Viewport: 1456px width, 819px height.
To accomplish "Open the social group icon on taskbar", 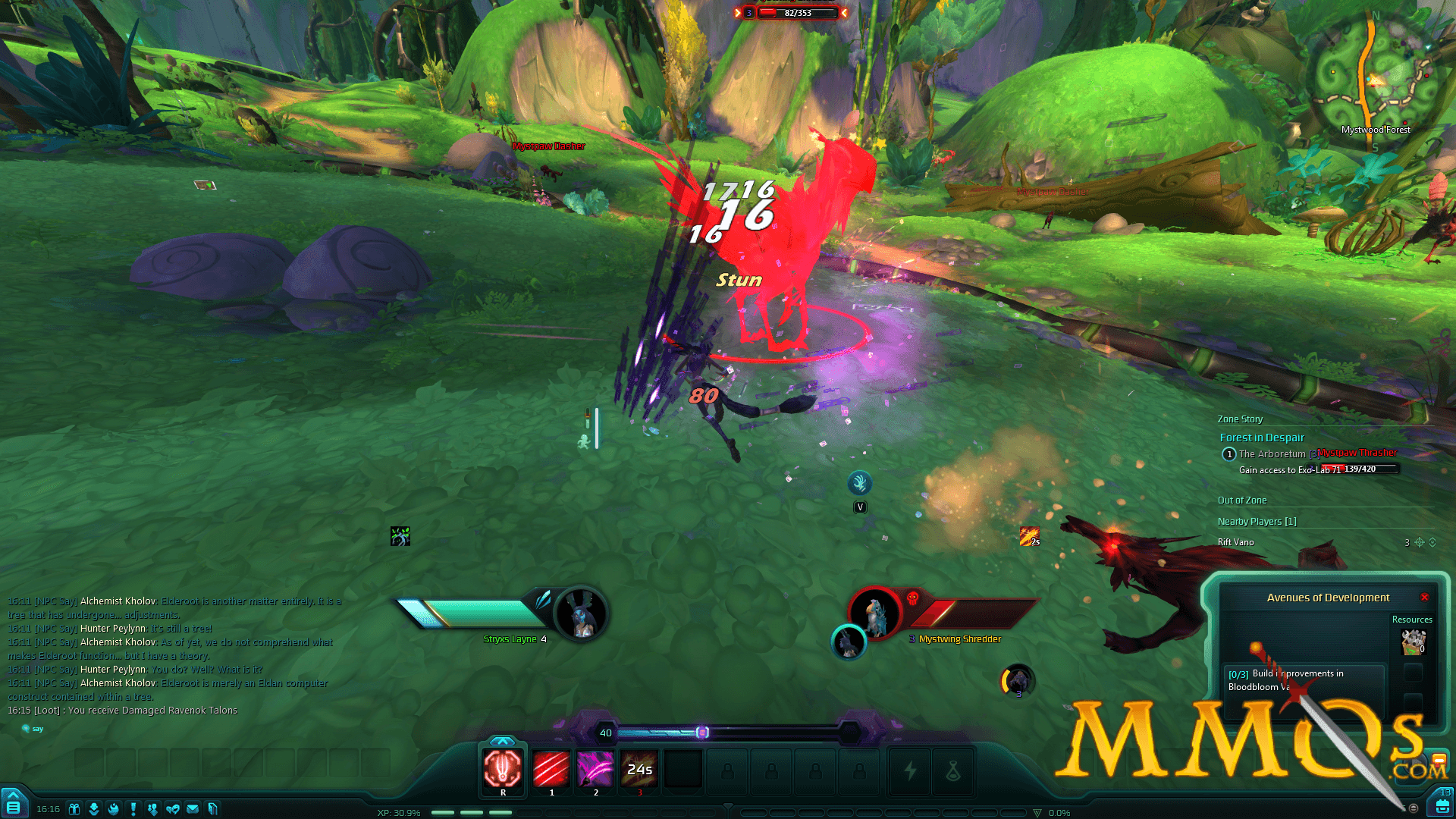I will point(152,808).
